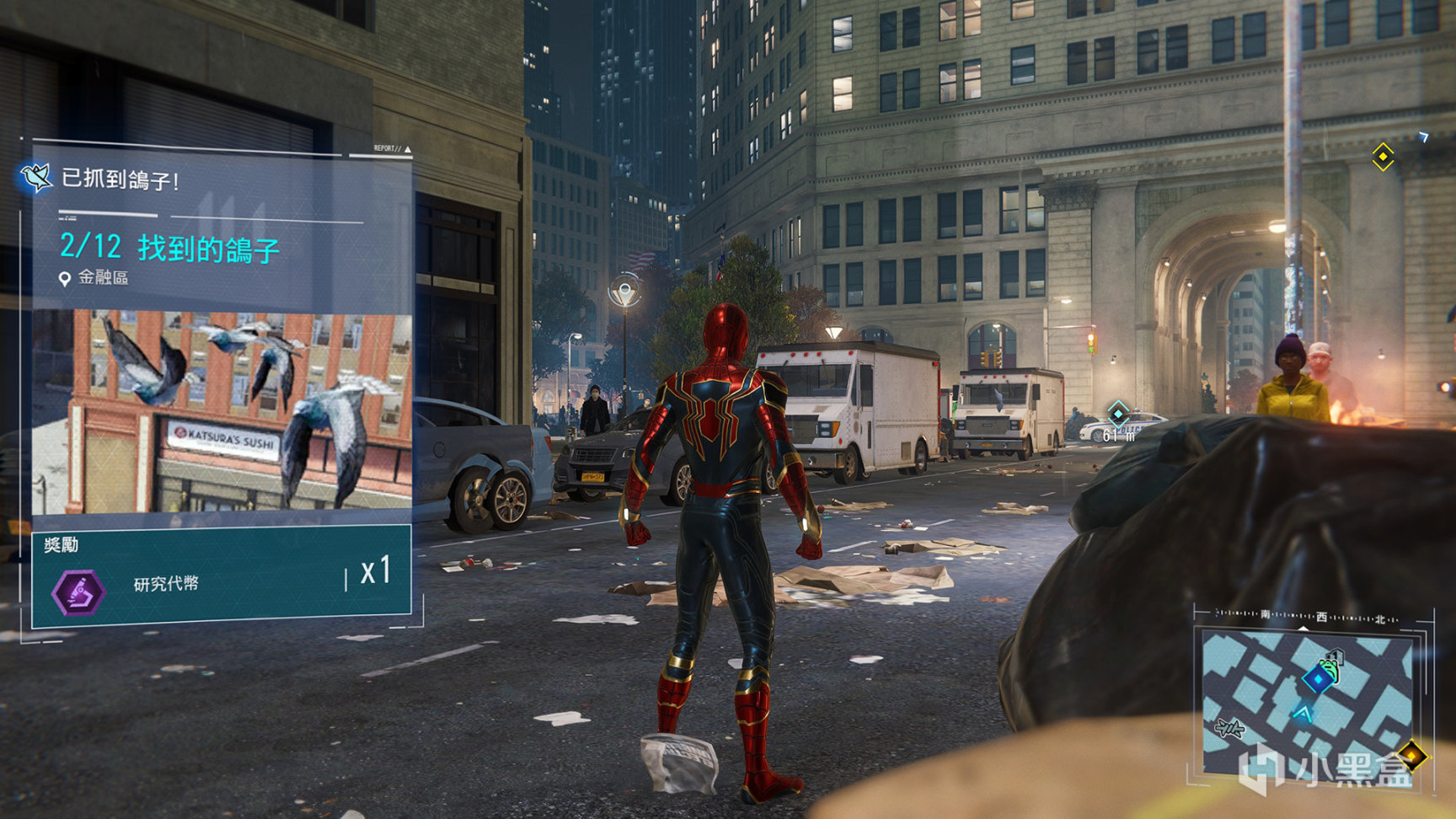Image resolution: width=1456 pixels, height=819 pixels.
Task: Click the 小黑盒 watermark logo
Action: 1327,768
